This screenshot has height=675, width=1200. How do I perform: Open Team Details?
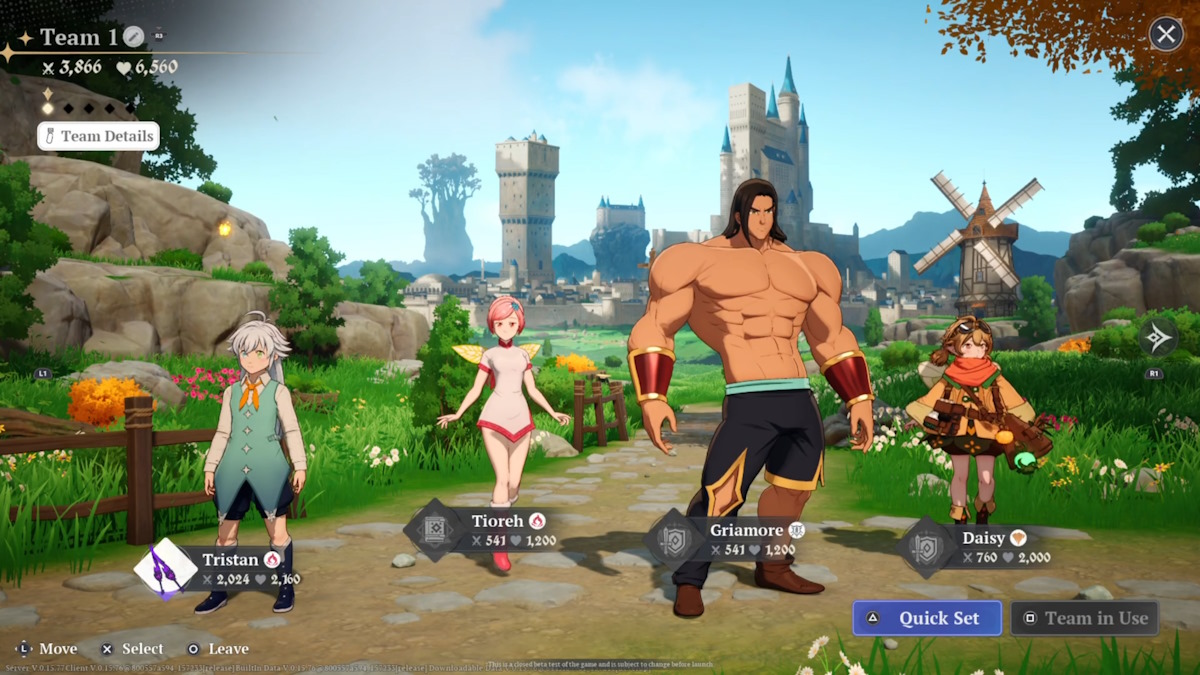[98, 136]
